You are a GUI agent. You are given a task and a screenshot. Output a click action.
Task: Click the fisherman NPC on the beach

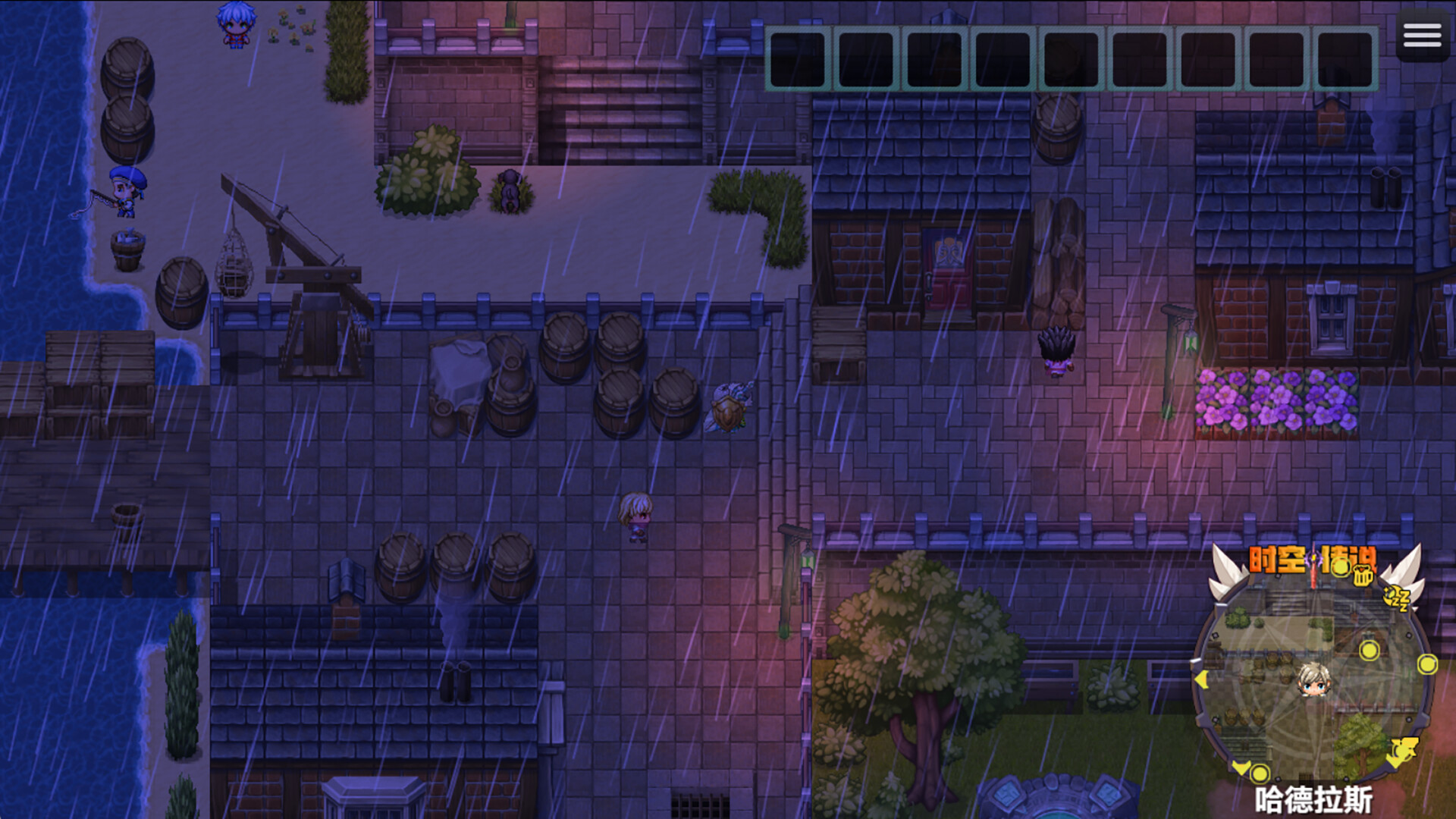125,190
